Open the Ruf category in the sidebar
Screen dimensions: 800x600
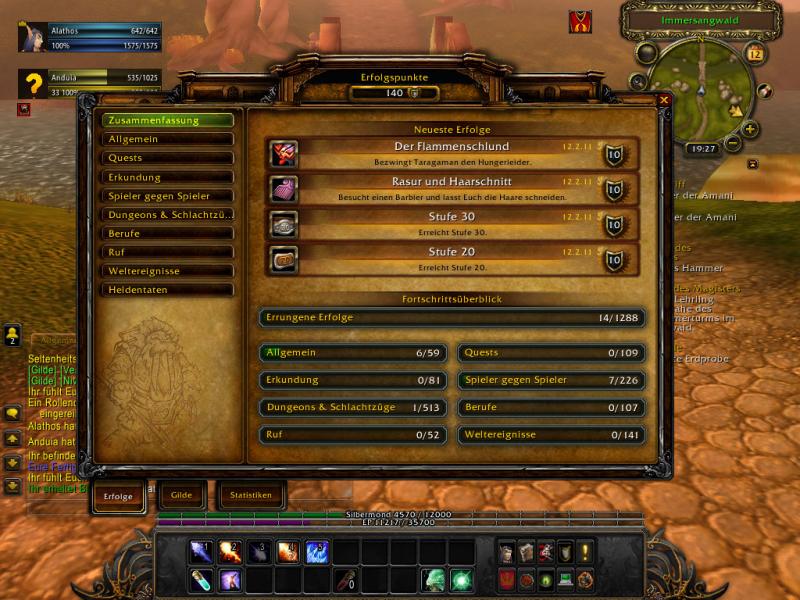click(167, 253)
